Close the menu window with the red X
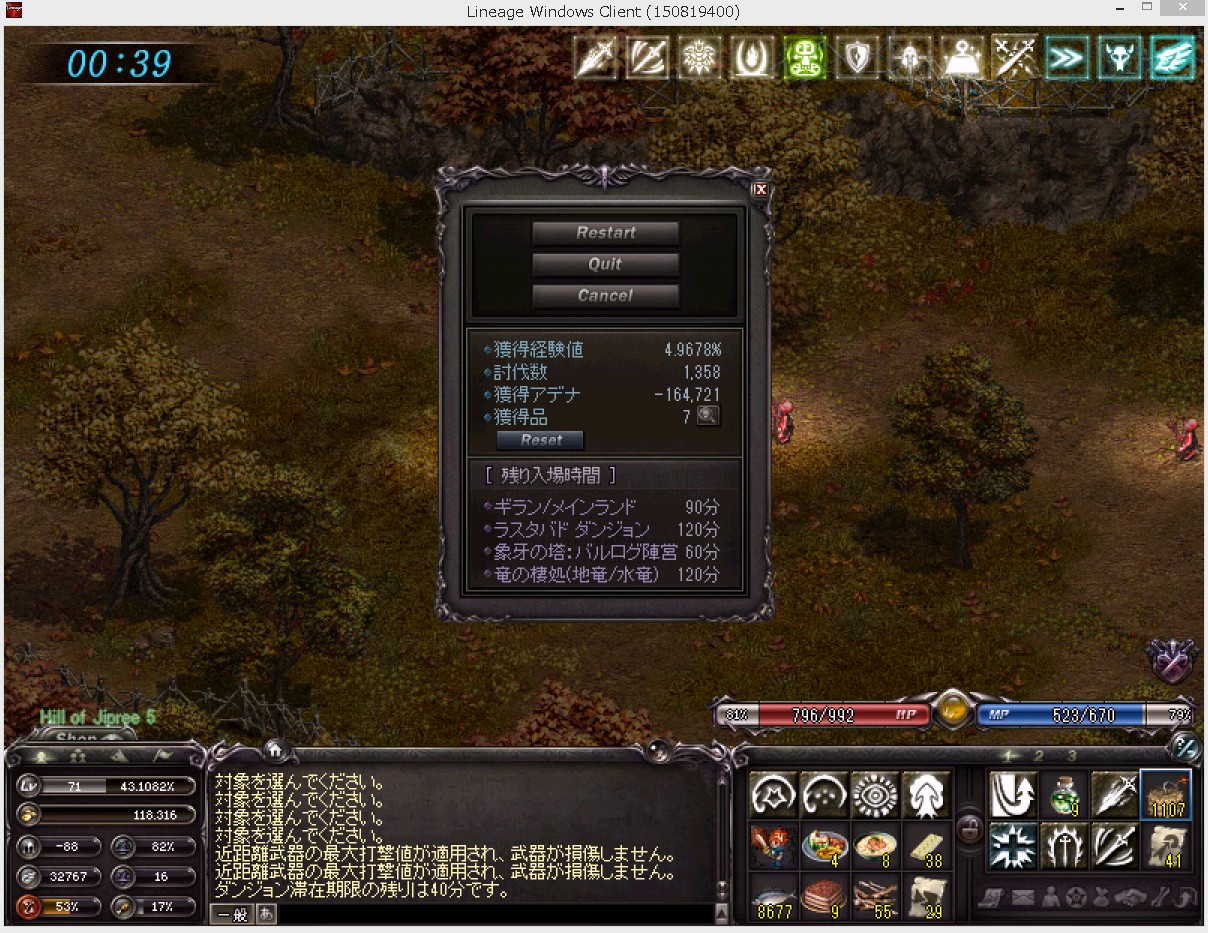Screen dimensions: 1208x933 click(760, 189)
